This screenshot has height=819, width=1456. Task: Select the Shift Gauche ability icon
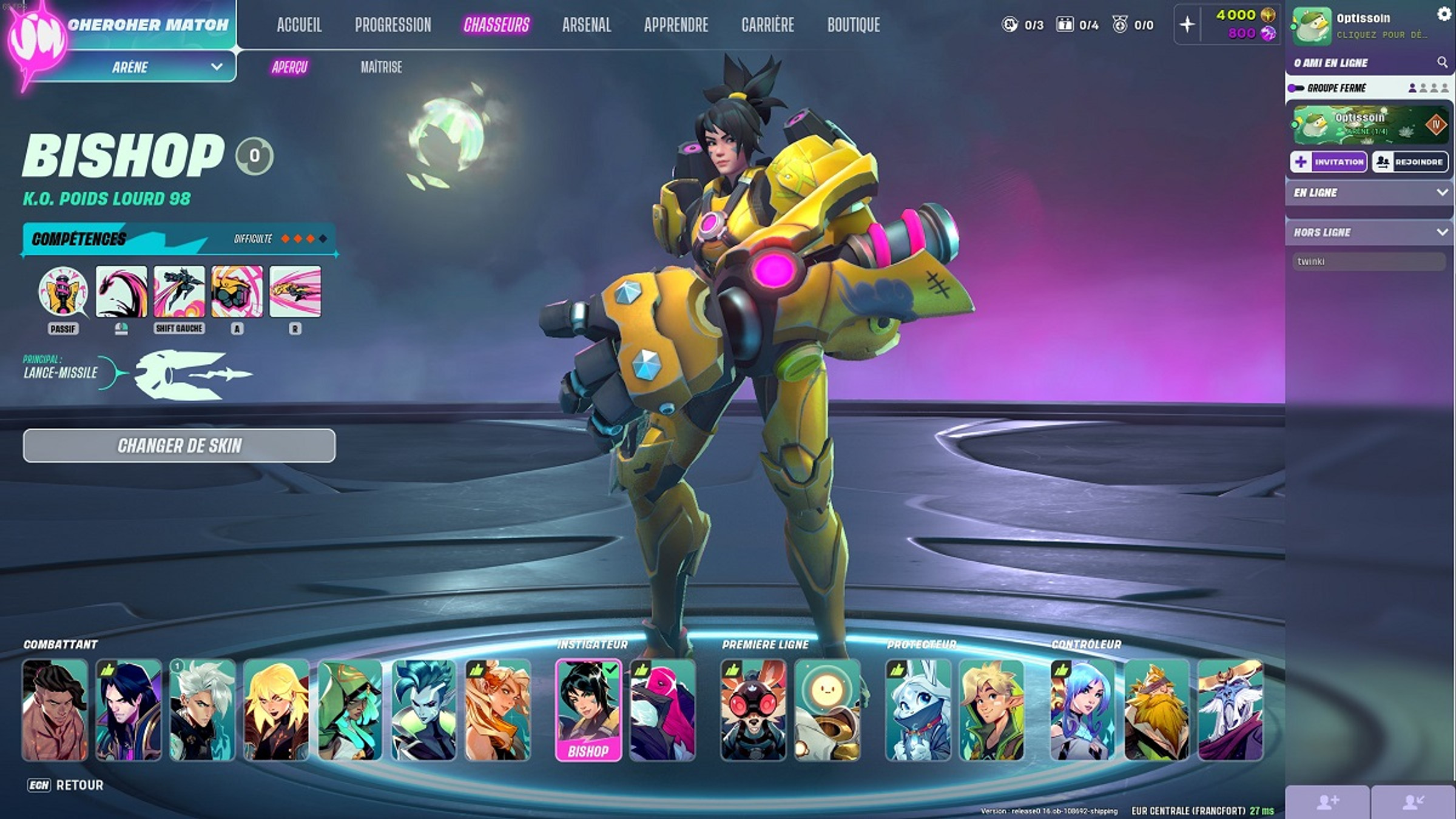point(179,292)
